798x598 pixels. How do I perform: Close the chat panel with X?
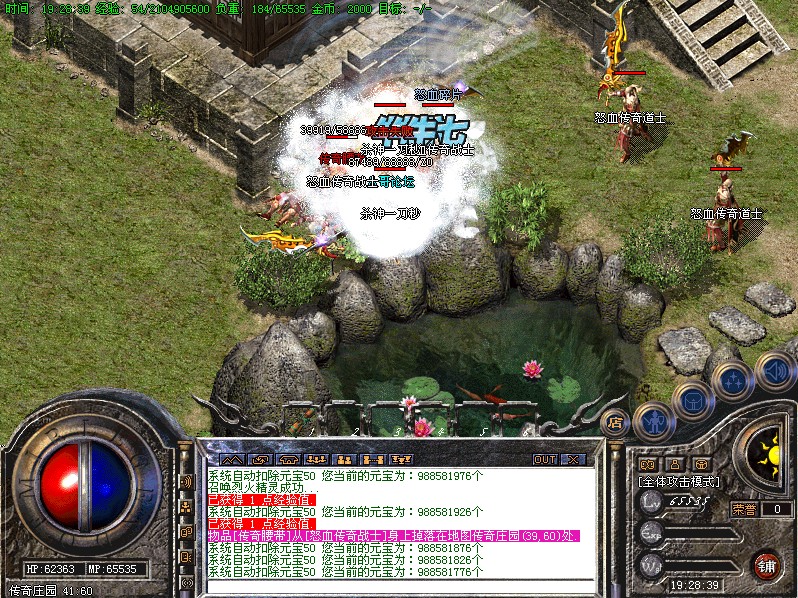(573, 459)
